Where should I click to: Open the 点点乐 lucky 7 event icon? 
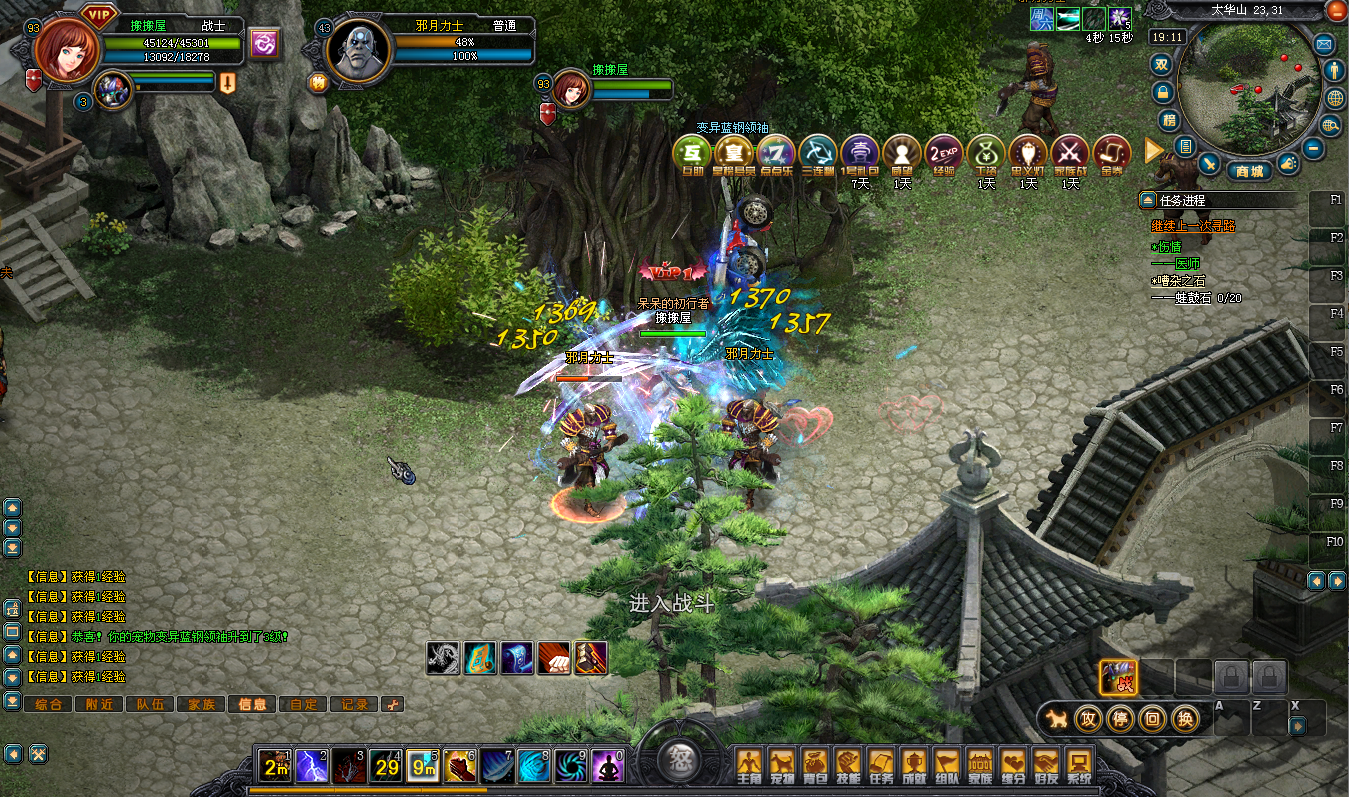775,153
